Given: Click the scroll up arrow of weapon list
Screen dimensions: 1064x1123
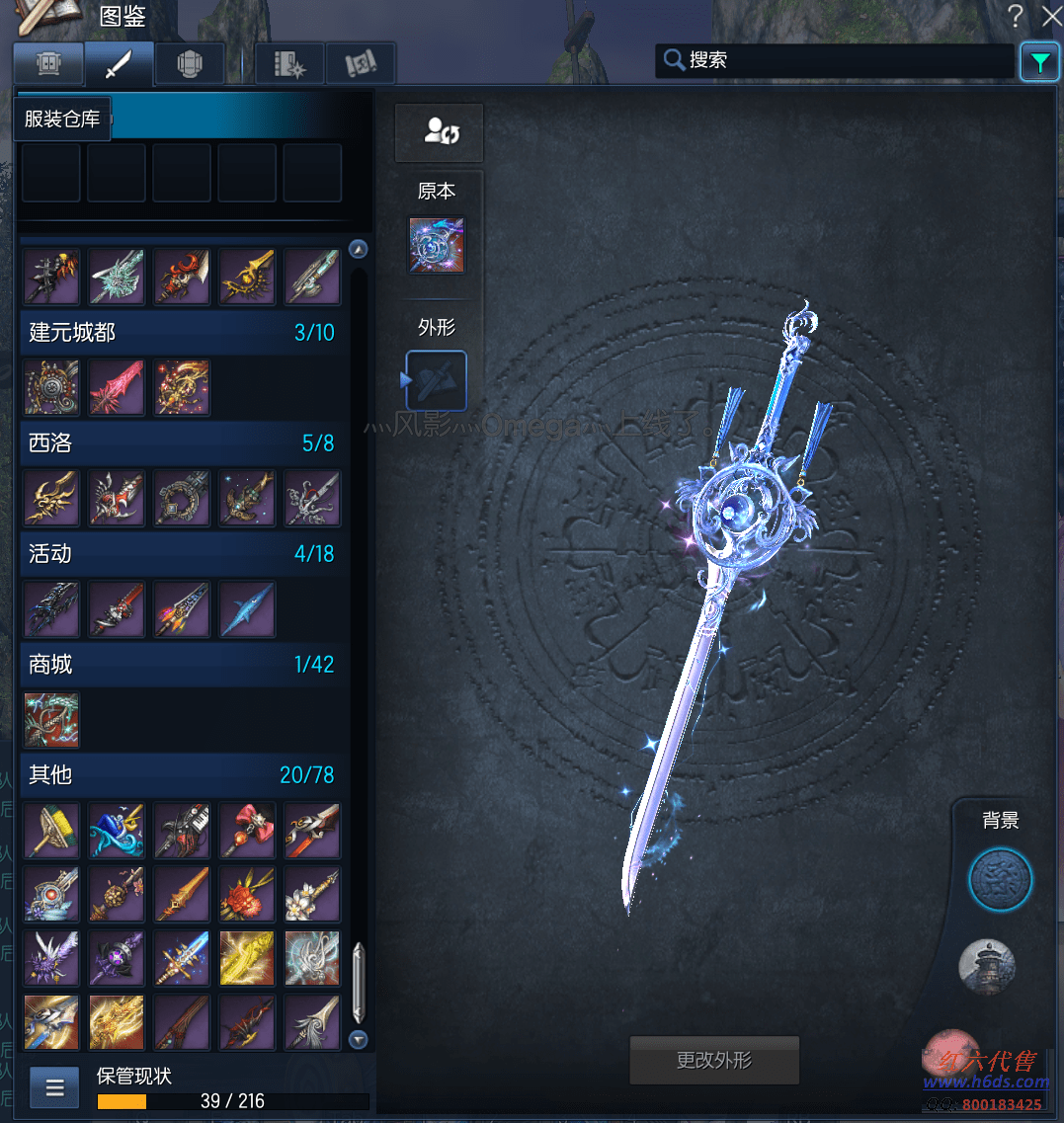Looking at the screenshot, I should pyautogui.click(x=359, y=249).
